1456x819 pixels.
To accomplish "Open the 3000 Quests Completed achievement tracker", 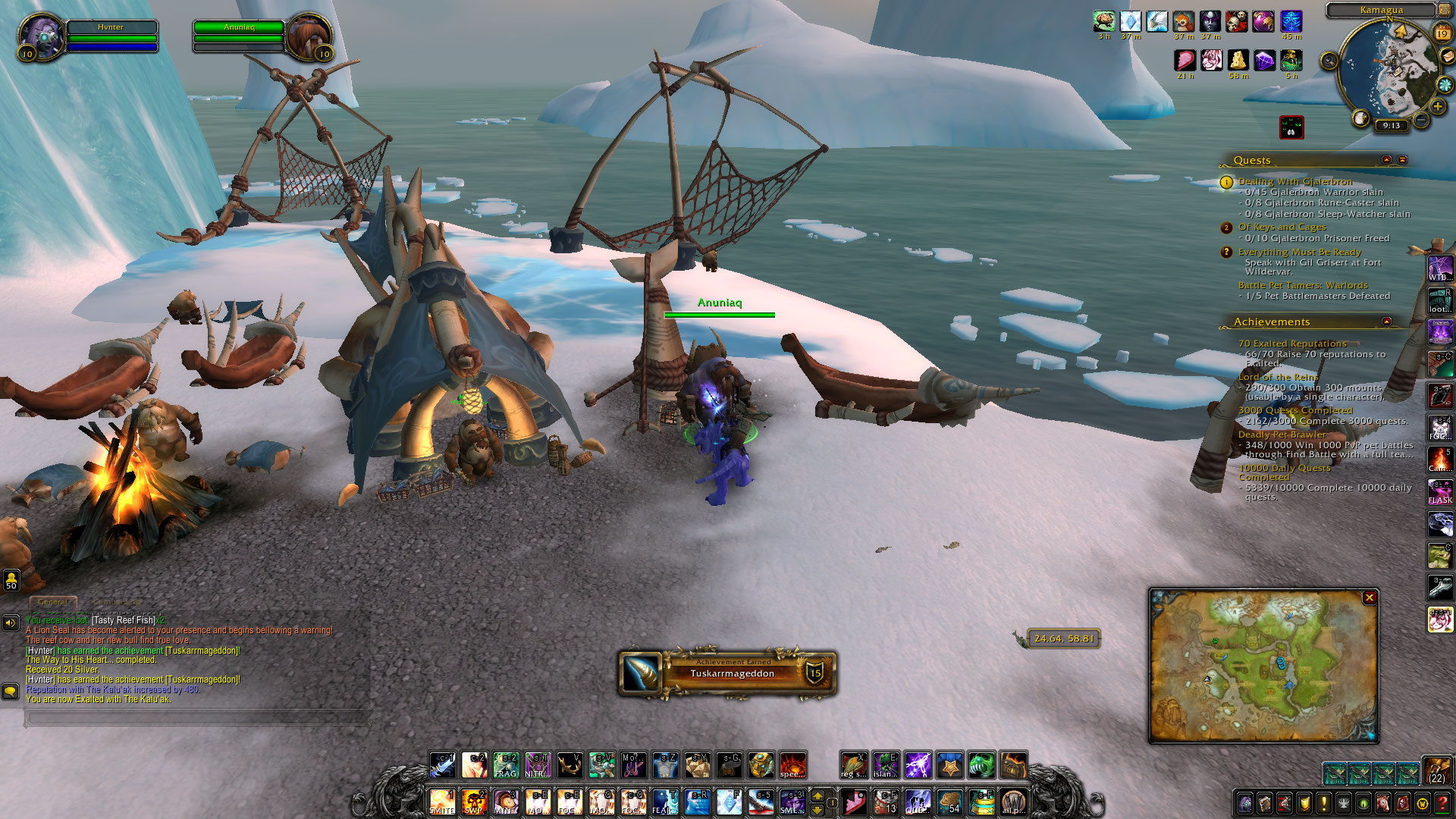I will click(1294, 410).
